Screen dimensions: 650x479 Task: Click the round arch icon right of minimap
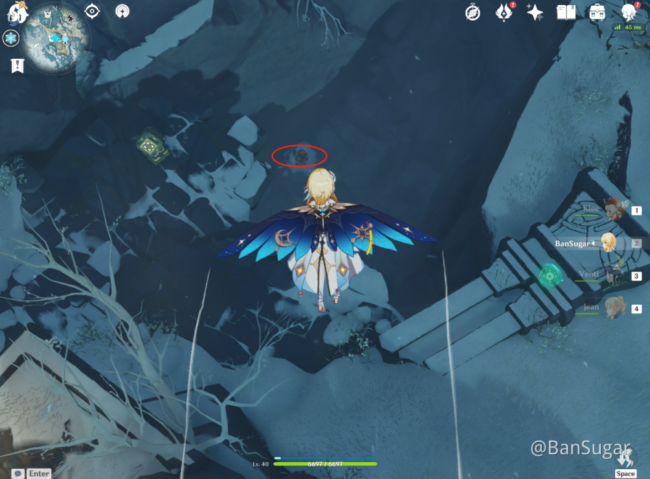pyautogui.click(x=122, y=11)
